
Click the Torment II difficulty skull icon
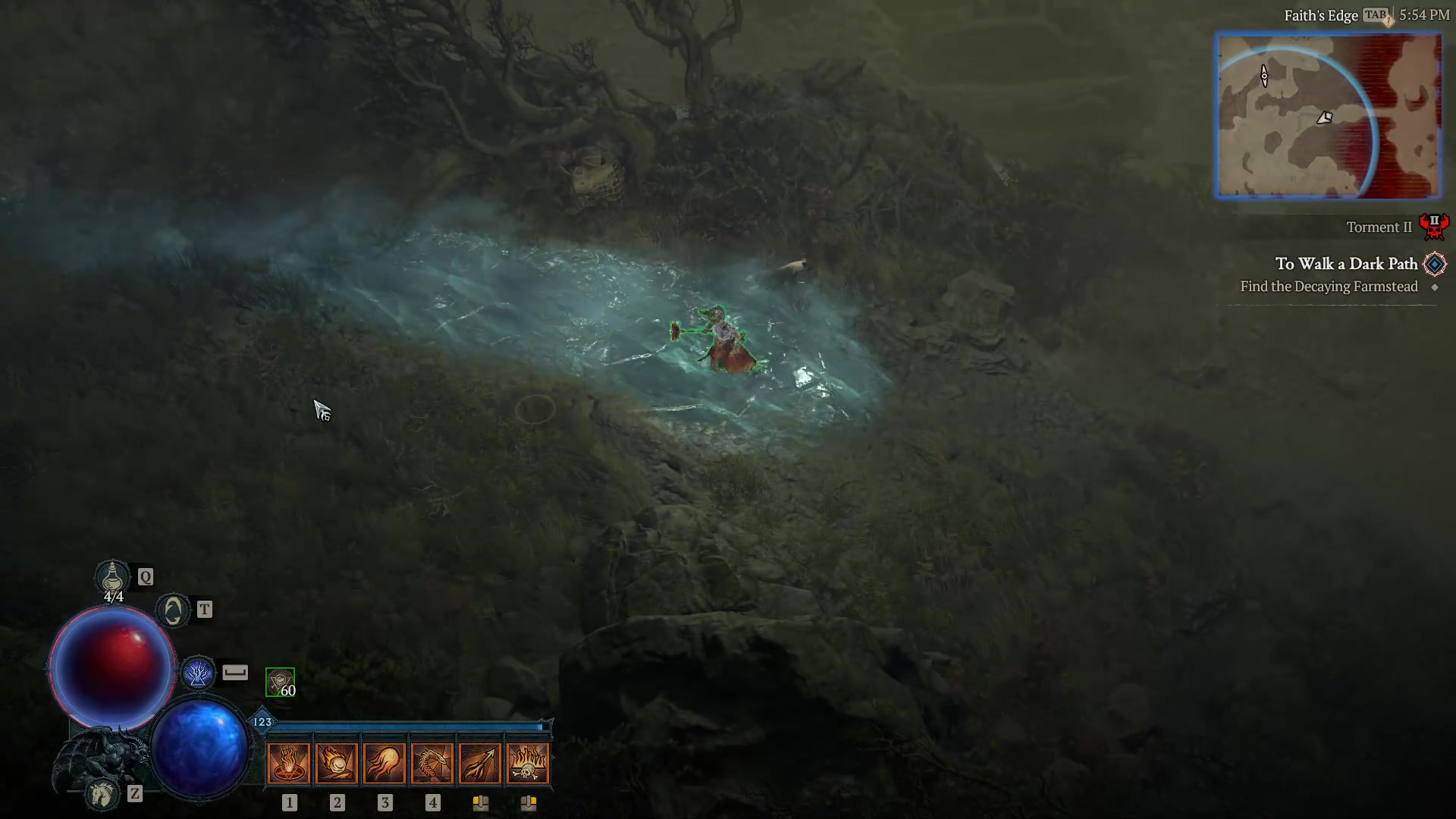tap(1436, 225)
